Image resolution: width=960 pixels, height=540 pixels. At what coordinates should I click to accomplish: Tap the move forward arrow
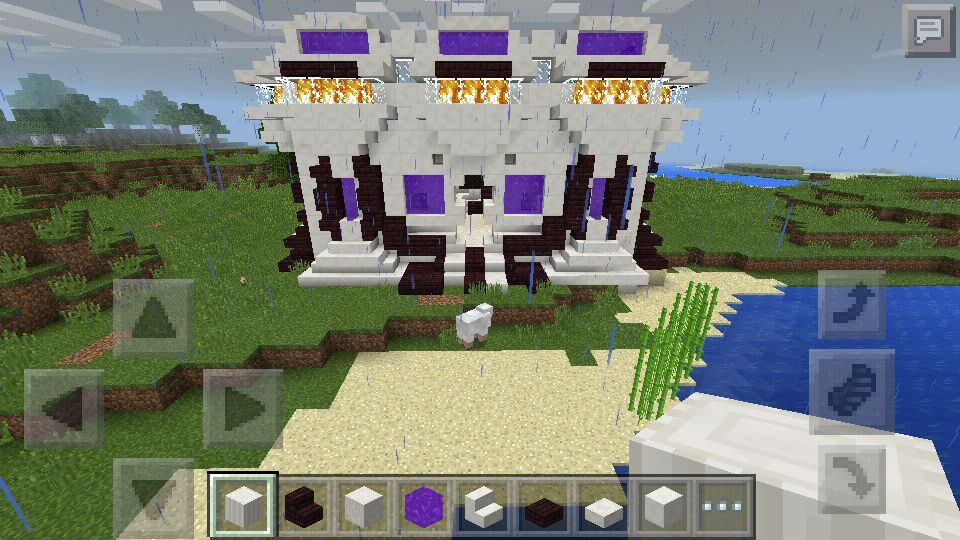click(x=153, y=319)
